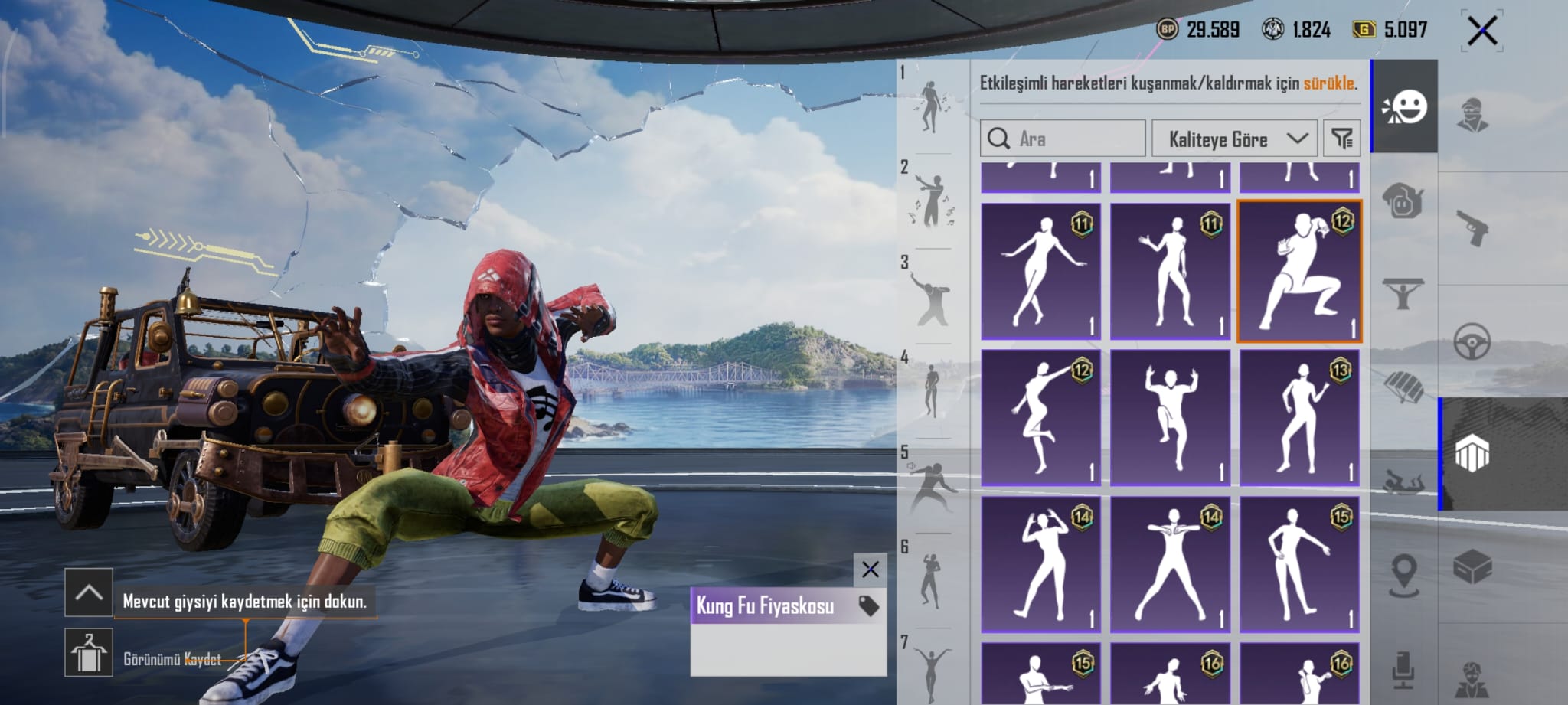Select the parachute category icon

[x=1404, y=385]
